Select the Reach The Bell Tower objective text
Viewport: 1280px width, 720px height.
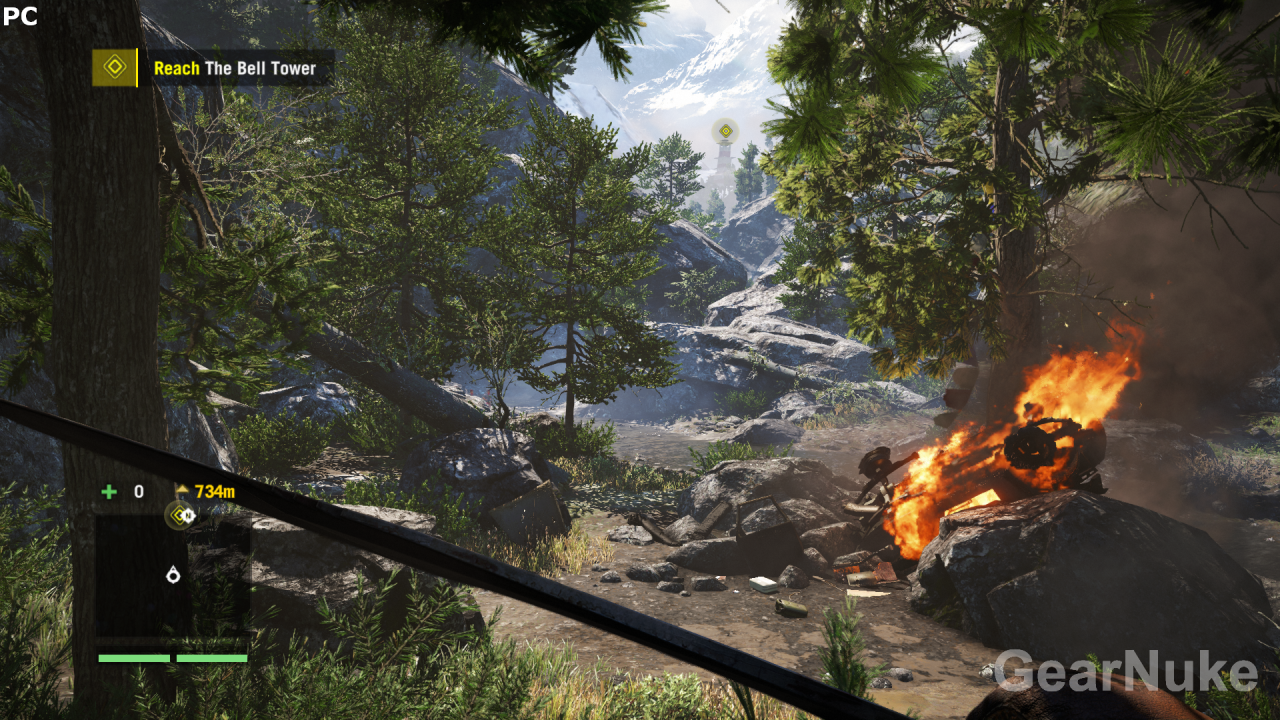click(234, 69)
